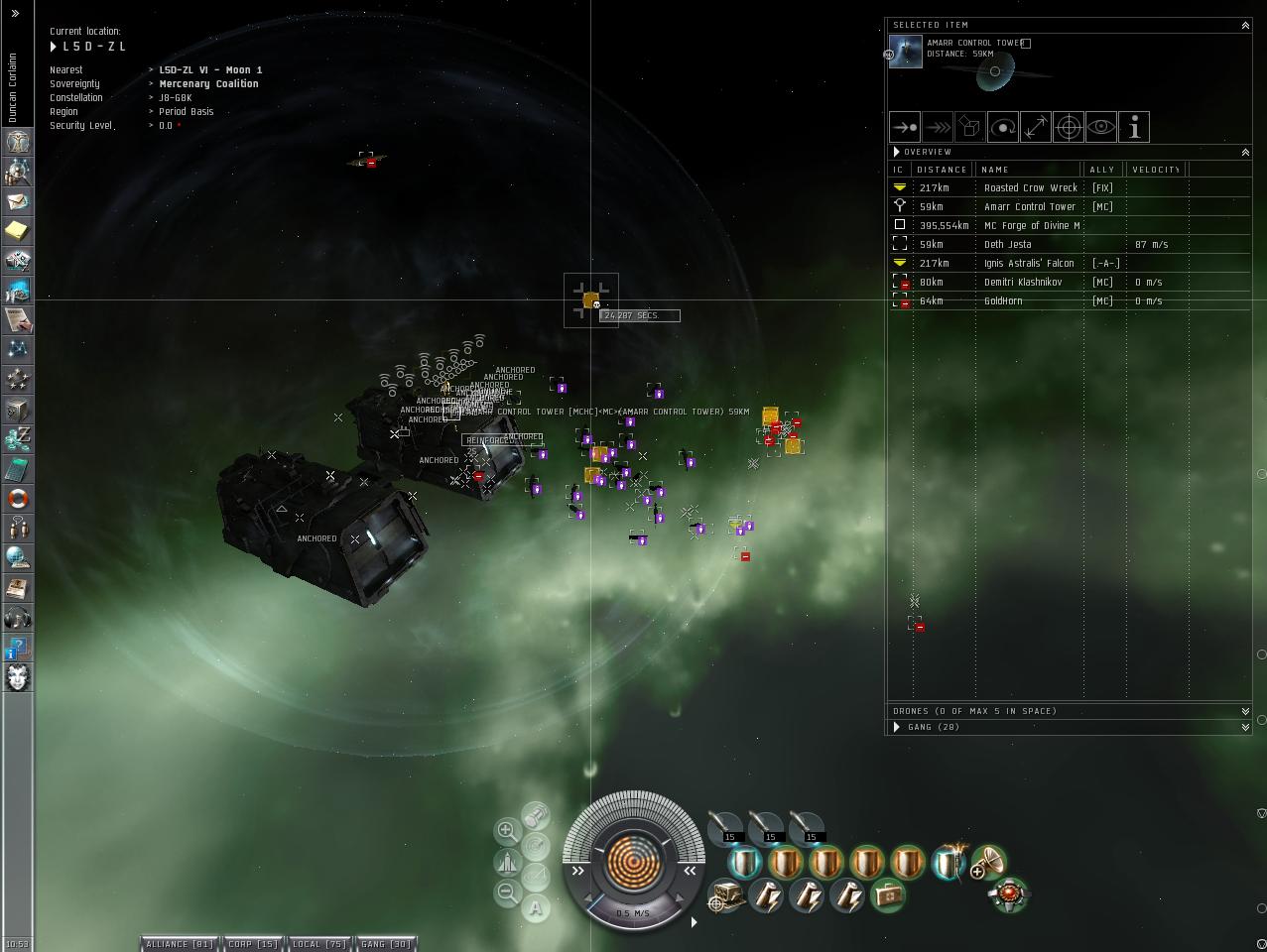
Task: Collapse the Selected Item panel
Action: pos(1245,26)
